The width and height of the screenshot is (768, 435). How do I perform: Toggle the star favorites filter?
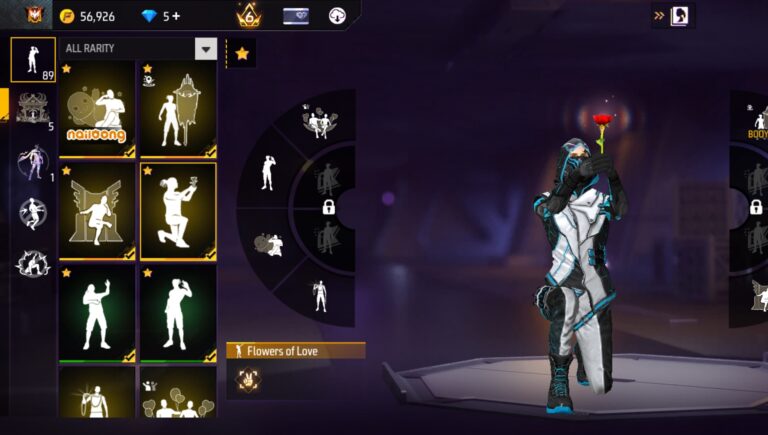[x=242, y=54]
